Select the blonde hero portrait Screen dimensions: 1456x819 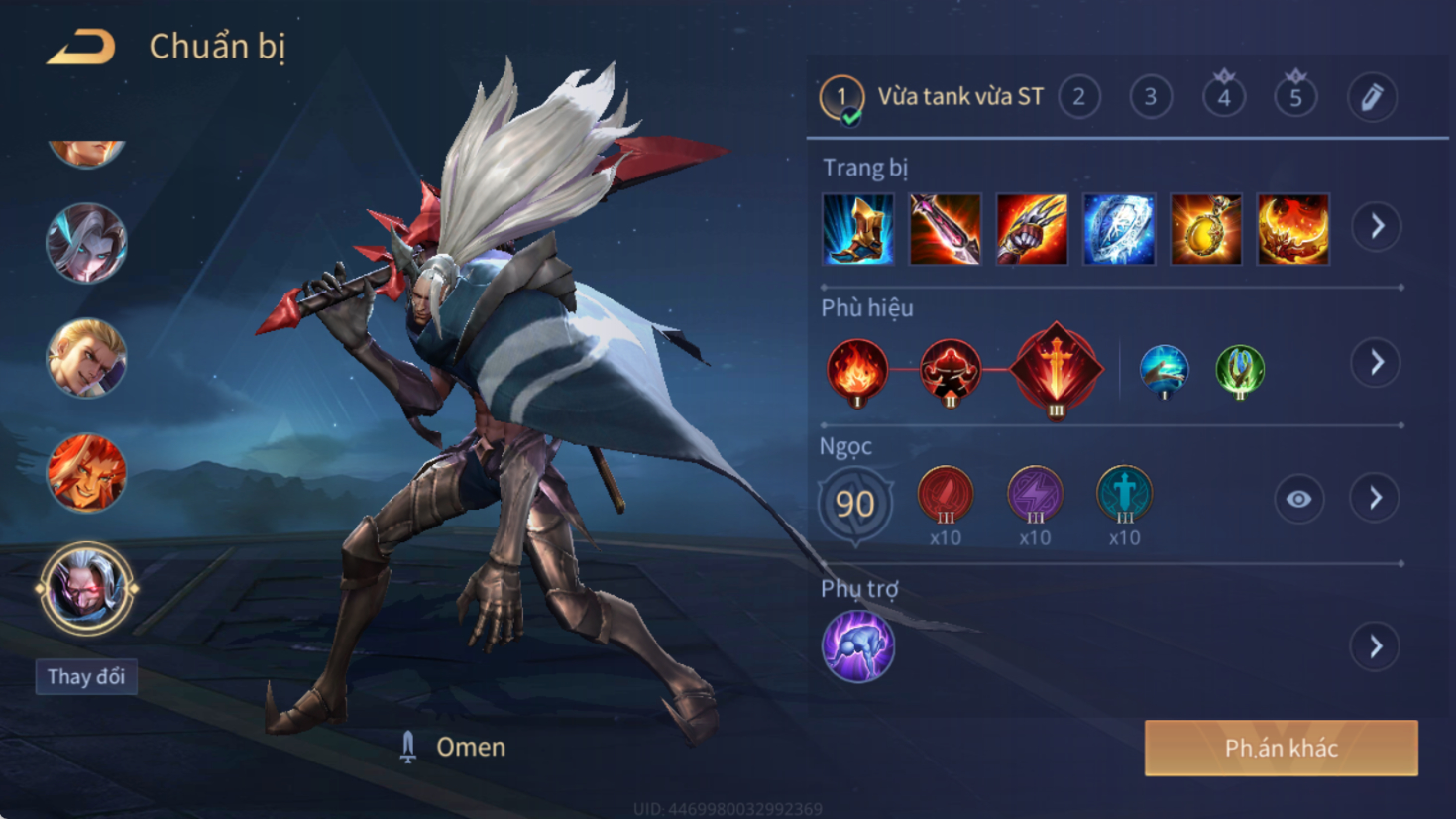pyautogui.click(x=86, y=357)
